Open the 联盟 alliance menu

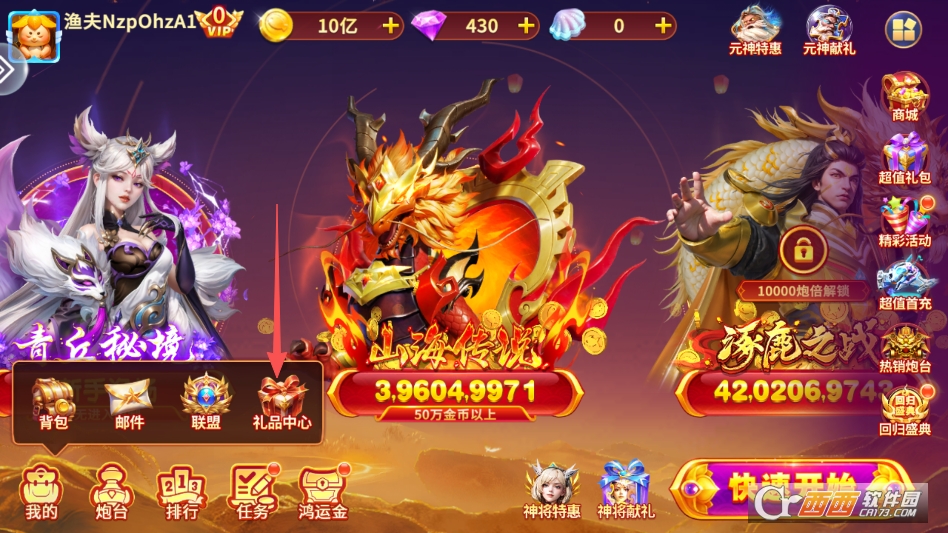pos(205,401)
